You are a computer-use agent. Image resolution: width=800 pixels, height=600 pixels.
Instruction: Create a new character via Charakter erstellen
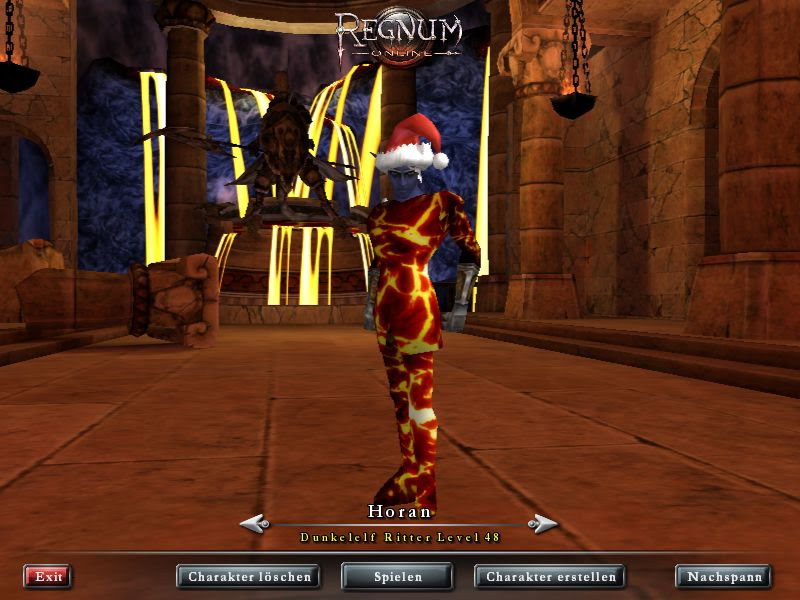click(x=549, y=576)
